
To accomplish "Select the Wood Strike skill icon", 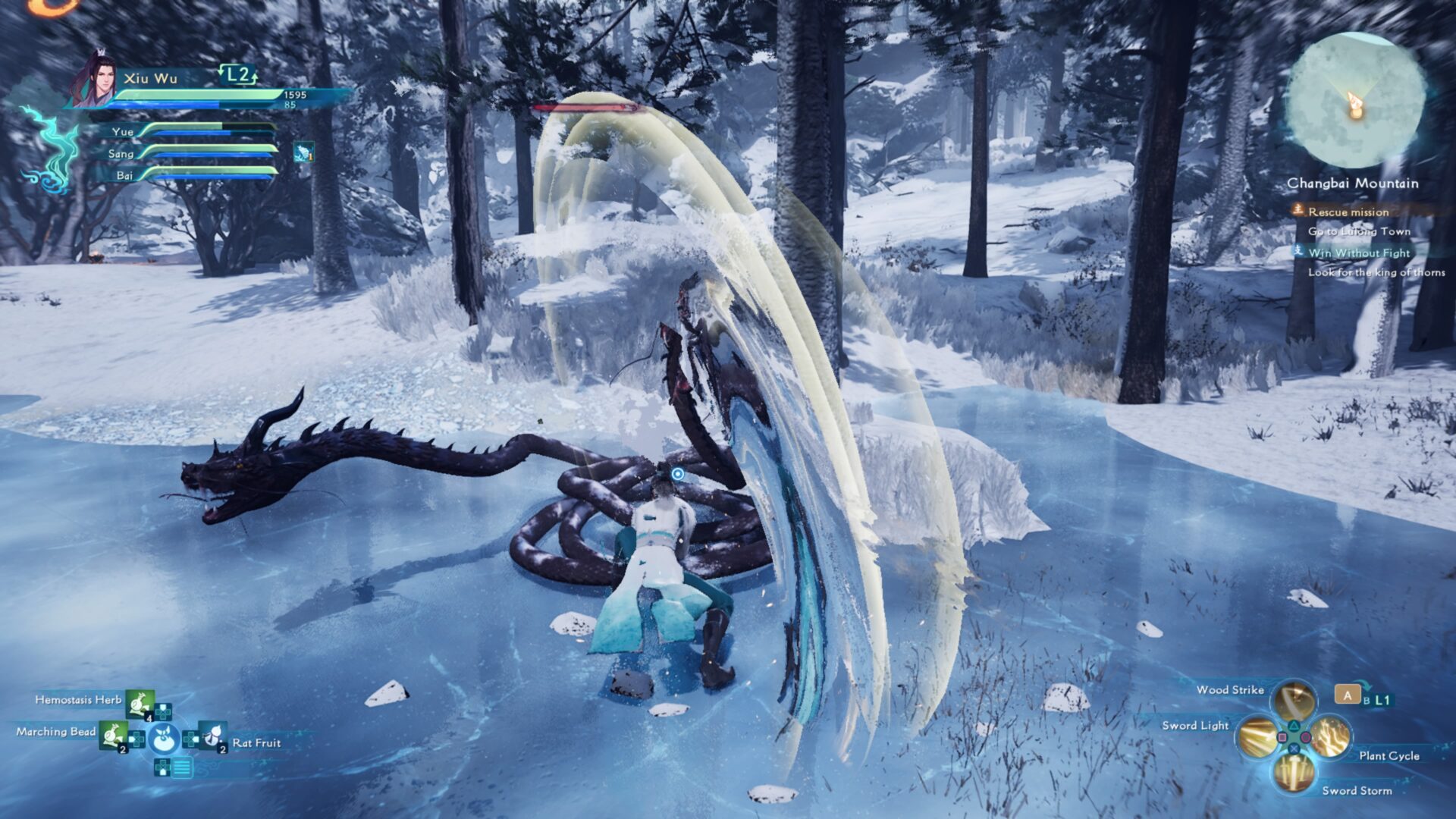I will [1294, 699].
